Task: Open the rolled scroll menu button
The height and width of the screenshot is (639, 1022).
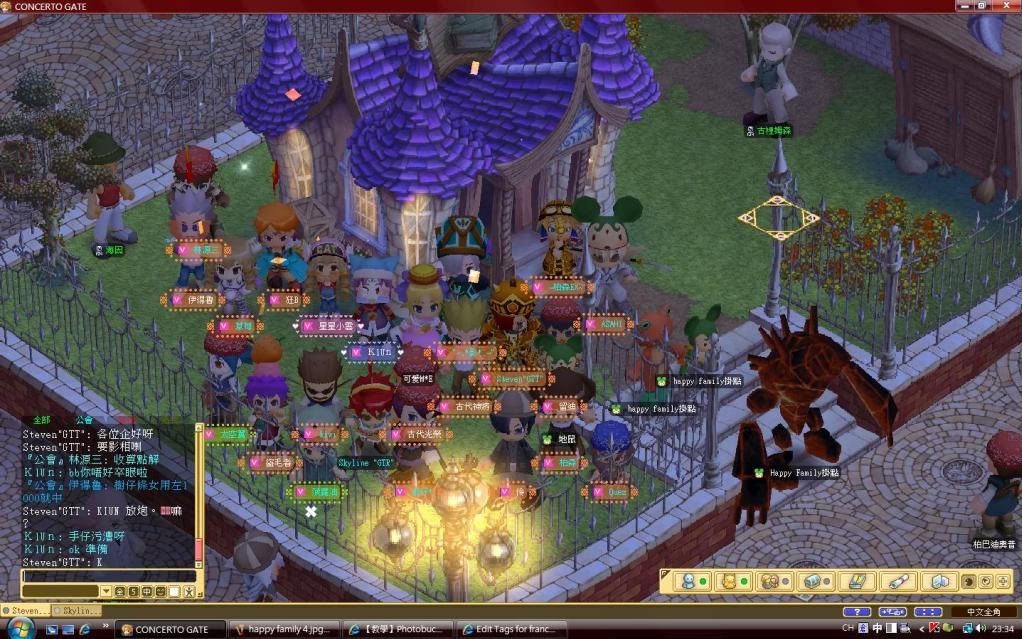Action: (897, 582)
